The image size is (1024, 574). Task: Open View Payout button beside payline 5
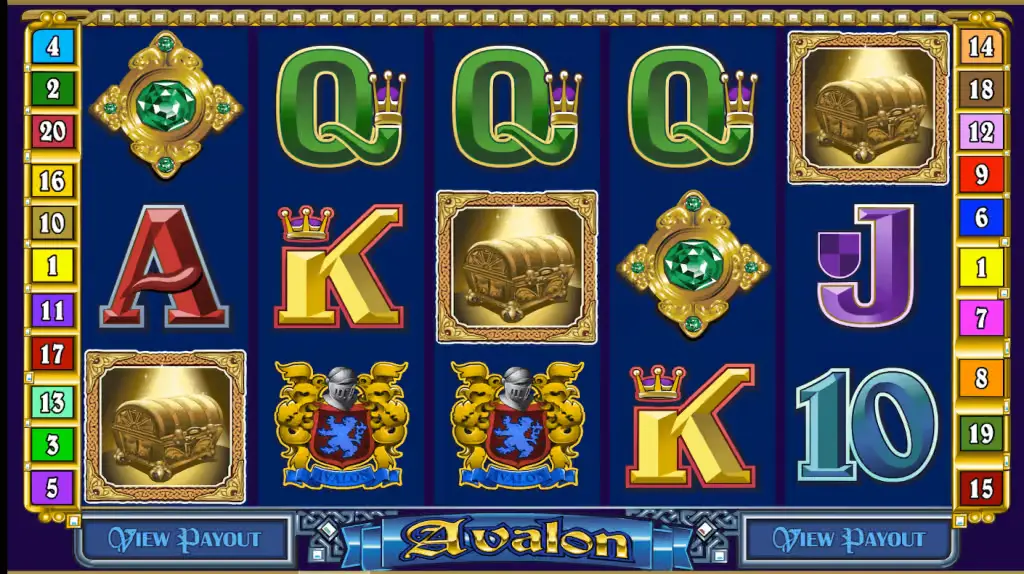tap(184, 540)
